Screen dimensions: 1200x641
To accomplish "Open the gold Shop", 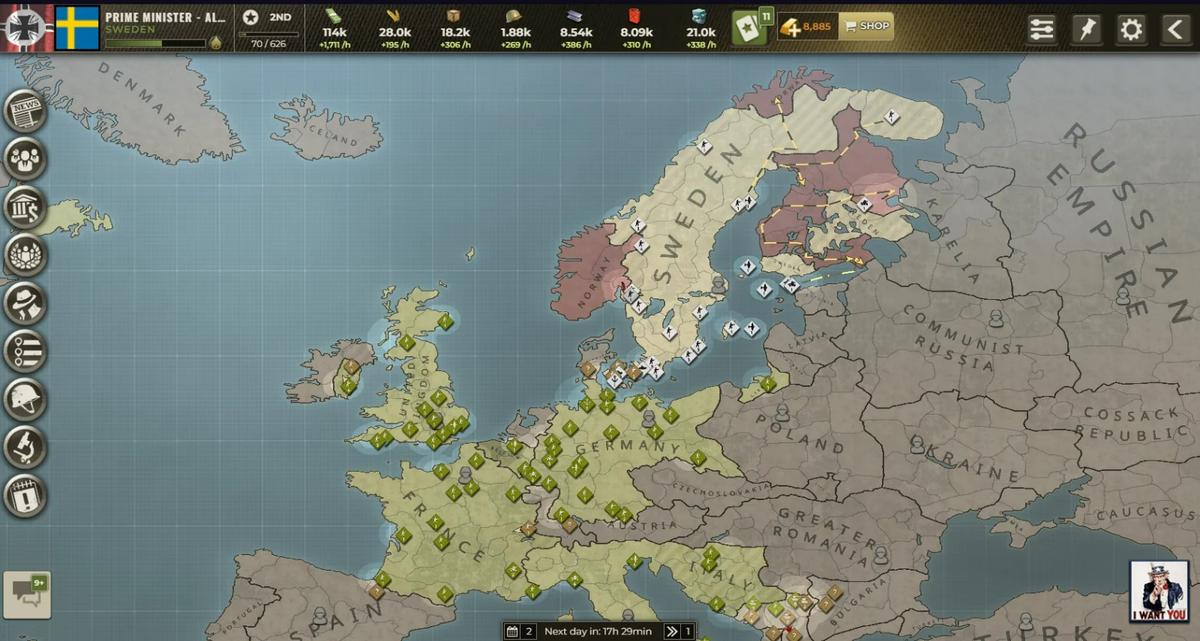I will [866, 26].
